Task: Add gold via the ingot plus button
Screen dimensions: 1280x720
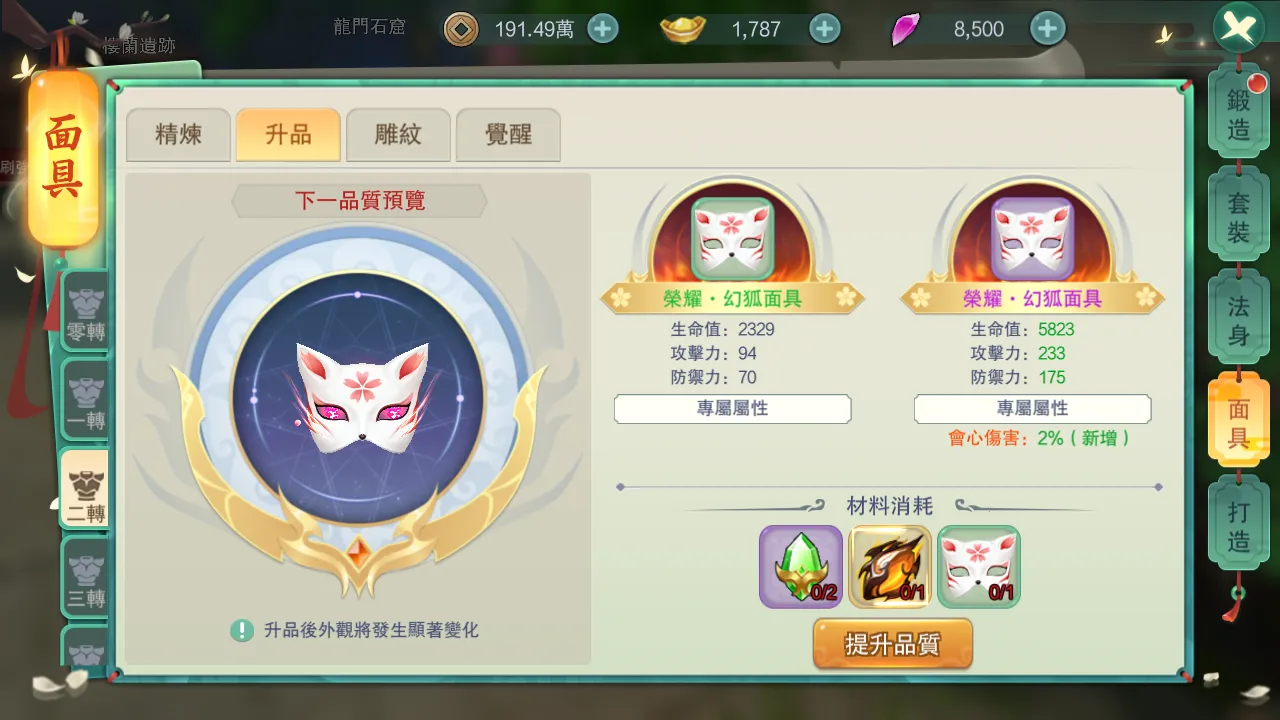Action: point(824,29)
